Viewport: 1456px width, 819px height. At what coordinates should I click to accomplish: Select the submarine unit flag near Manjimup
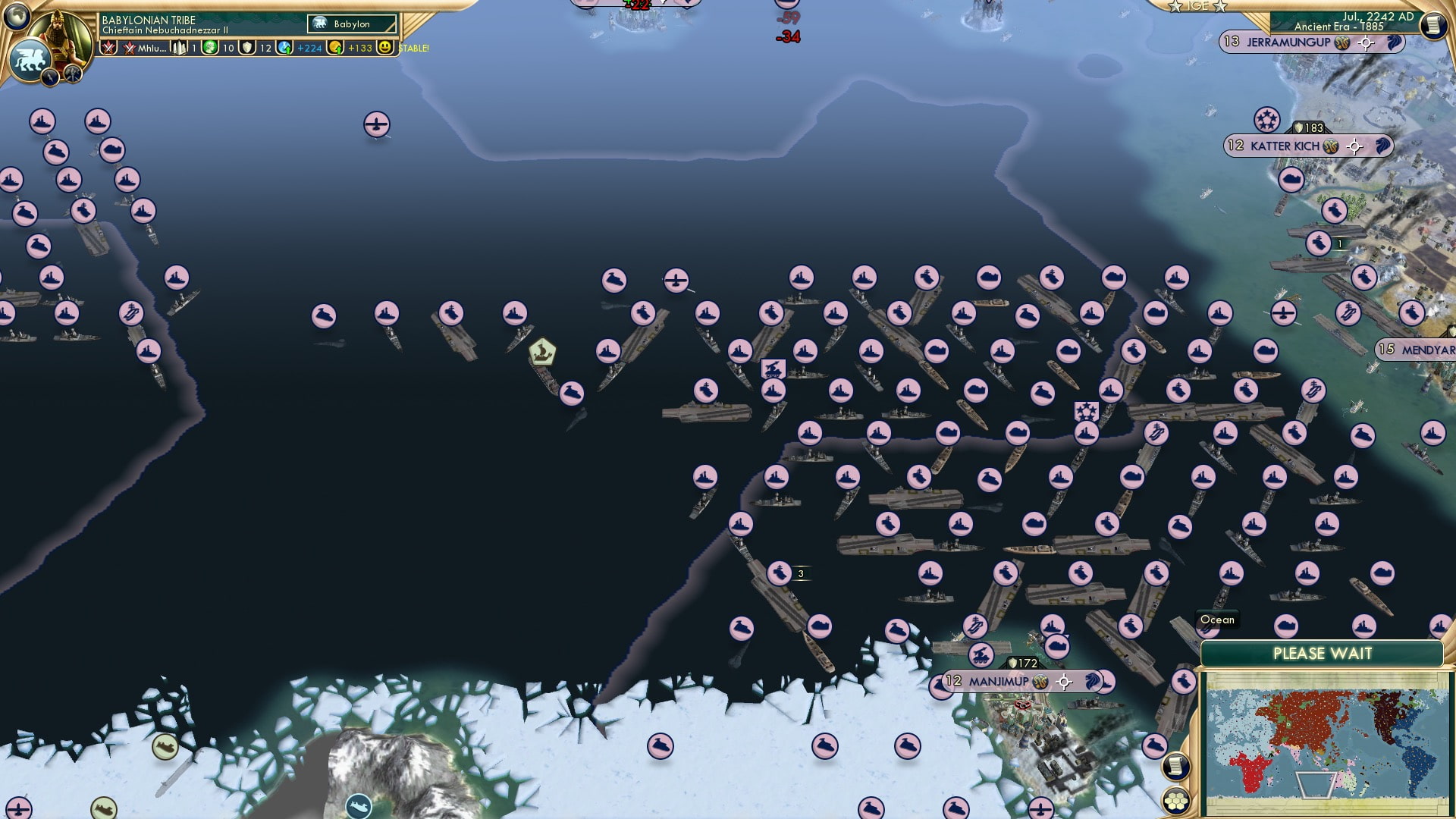point(1057,648)
